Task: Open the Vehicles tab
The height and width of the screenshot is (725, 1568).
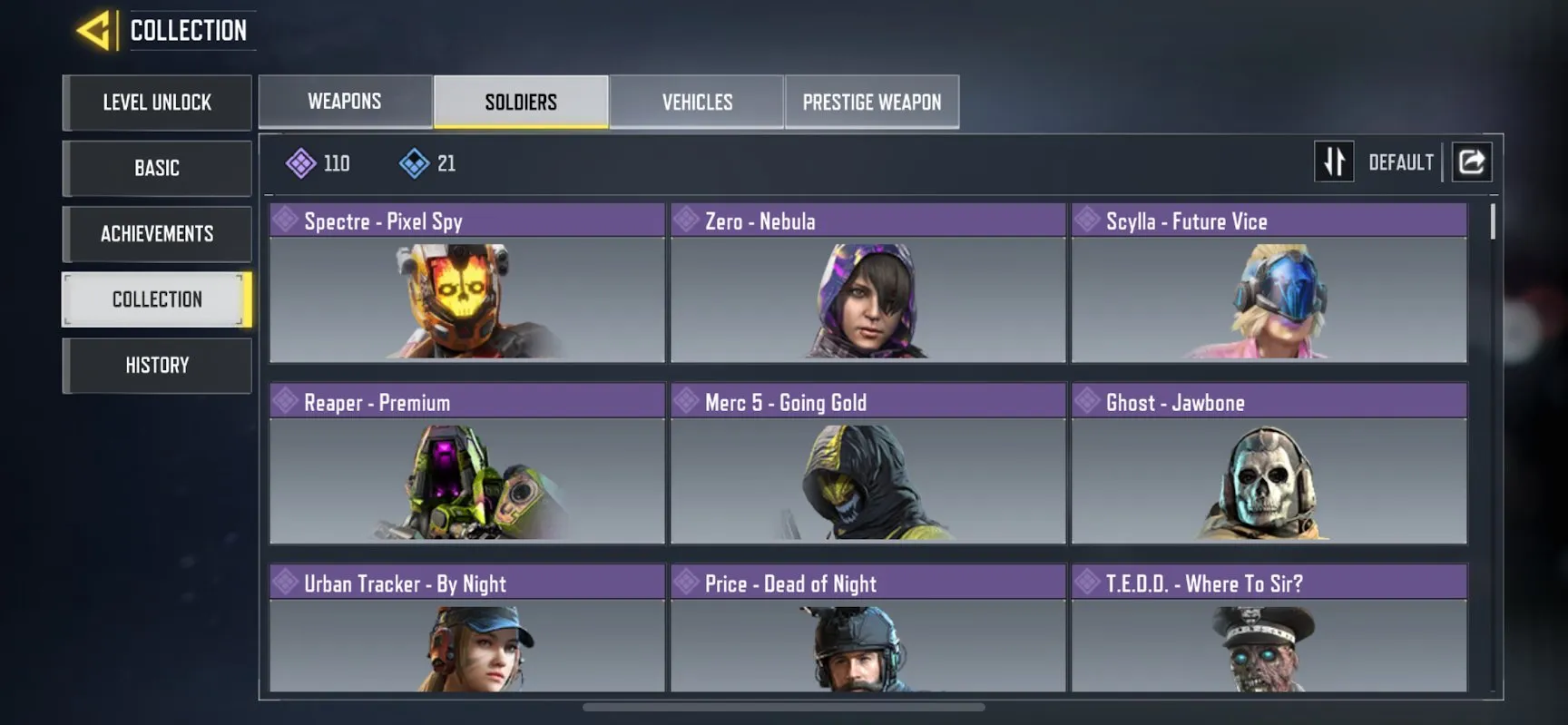Action: pyautogui.click(x=696, y=102)
